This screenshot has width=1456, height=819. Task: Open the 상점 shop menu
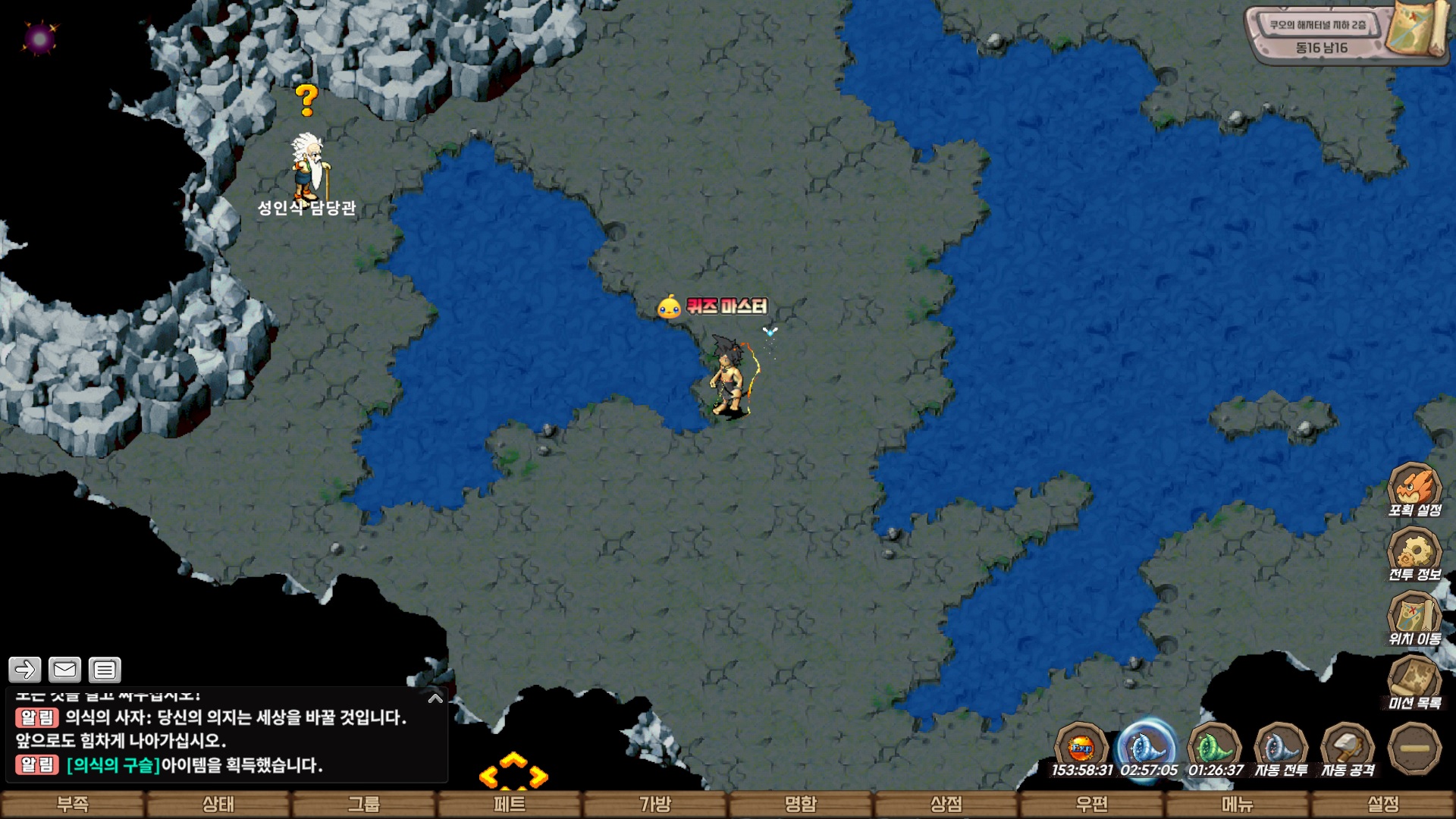click(946, 804)
